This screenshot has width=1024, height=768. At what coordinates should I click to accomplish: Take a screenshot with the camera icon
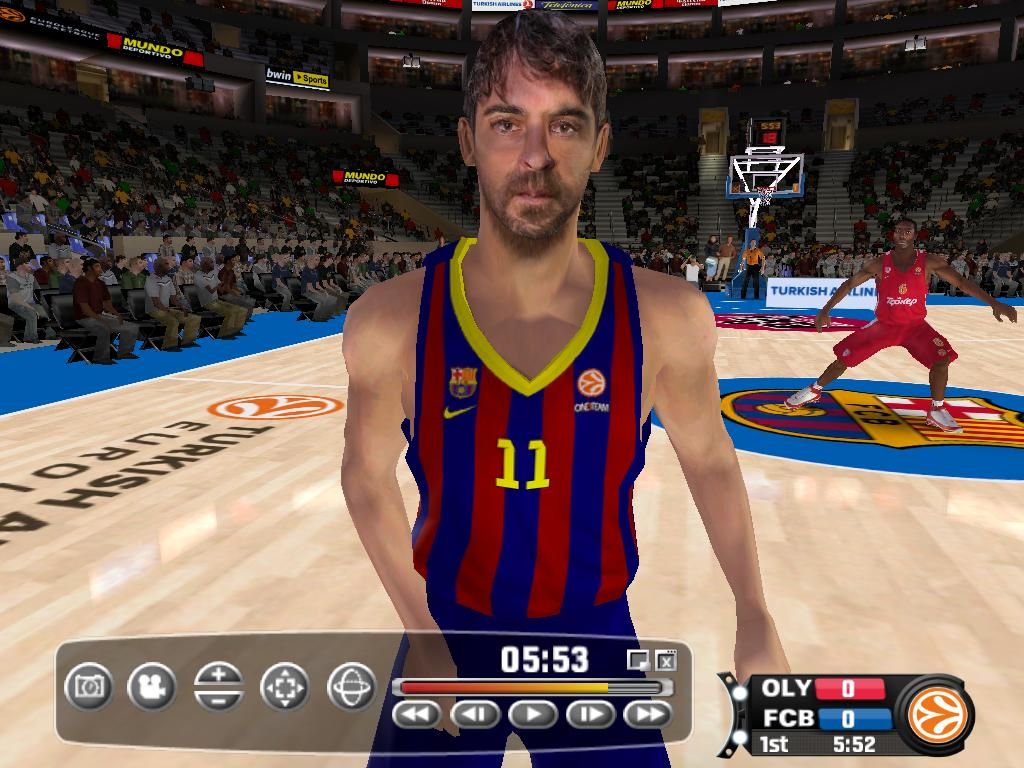[89, 686]
